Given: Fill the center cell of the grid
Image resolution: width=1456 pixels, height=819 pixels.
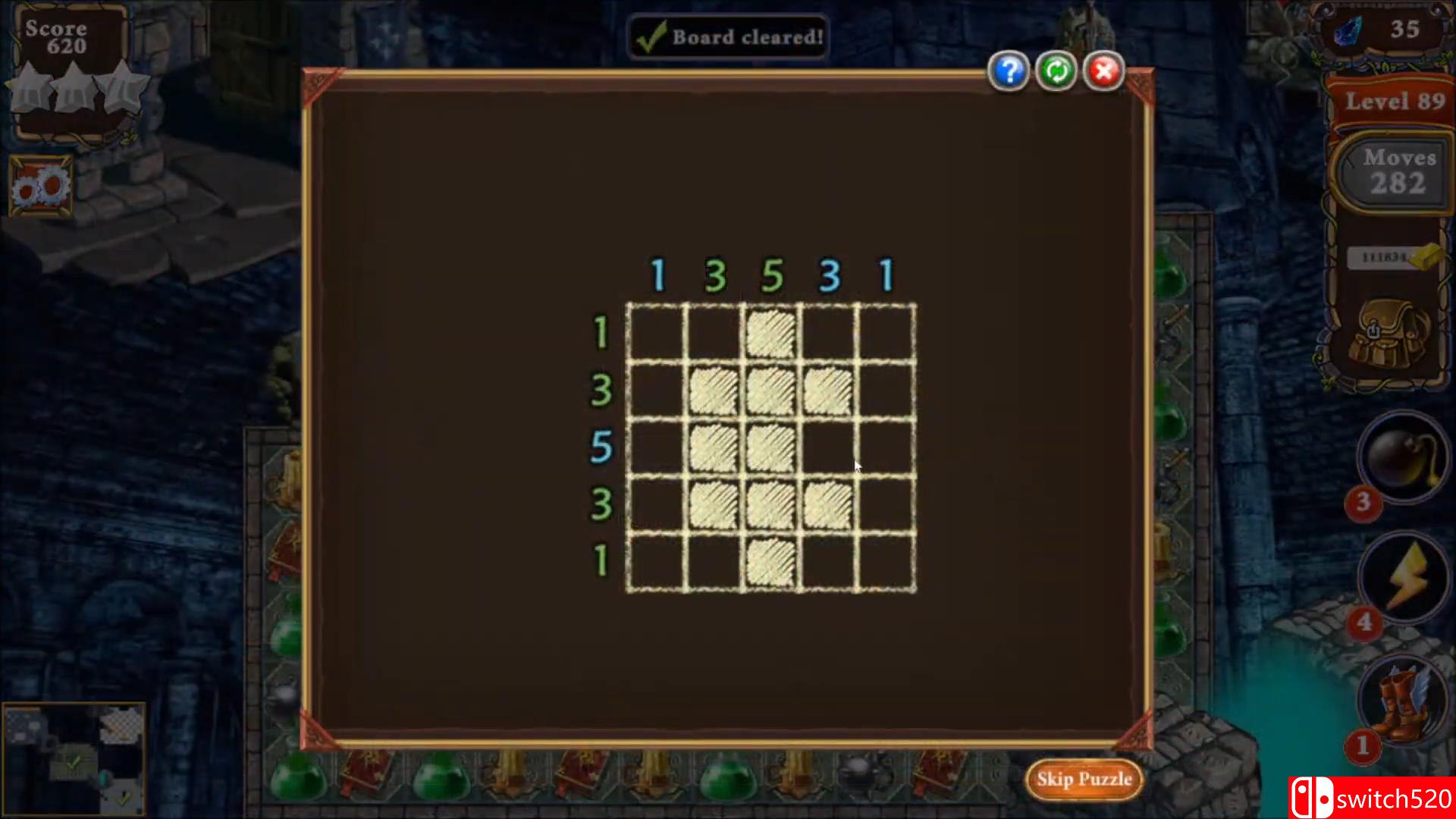Looking at the screenshot, I should [x=771, y=447].
